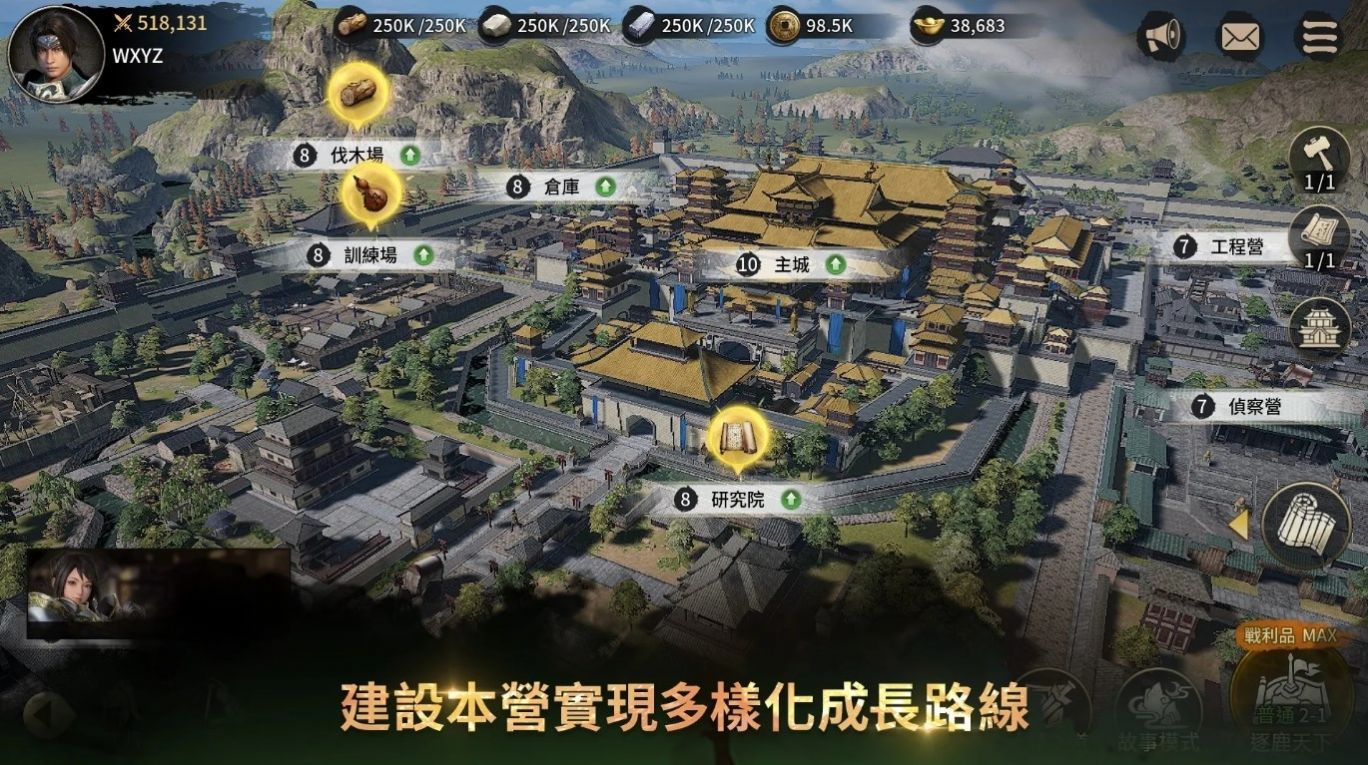Check the mail envelope inbox
The width and height of the screenshot is (1368, 765).
[x=1240, y=37]
